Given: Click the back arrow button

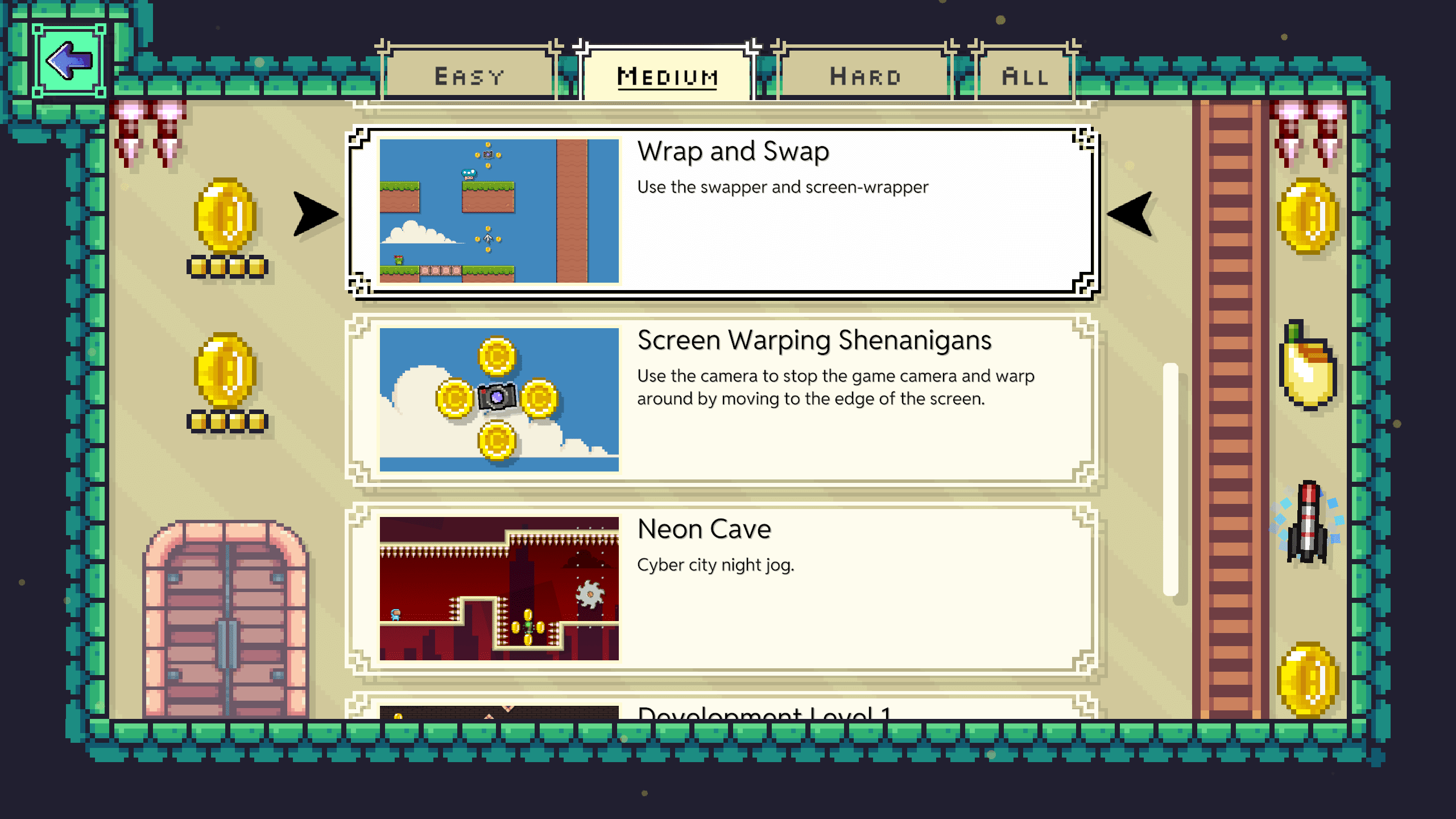Looking at the screenshot, I should [68, 60].
